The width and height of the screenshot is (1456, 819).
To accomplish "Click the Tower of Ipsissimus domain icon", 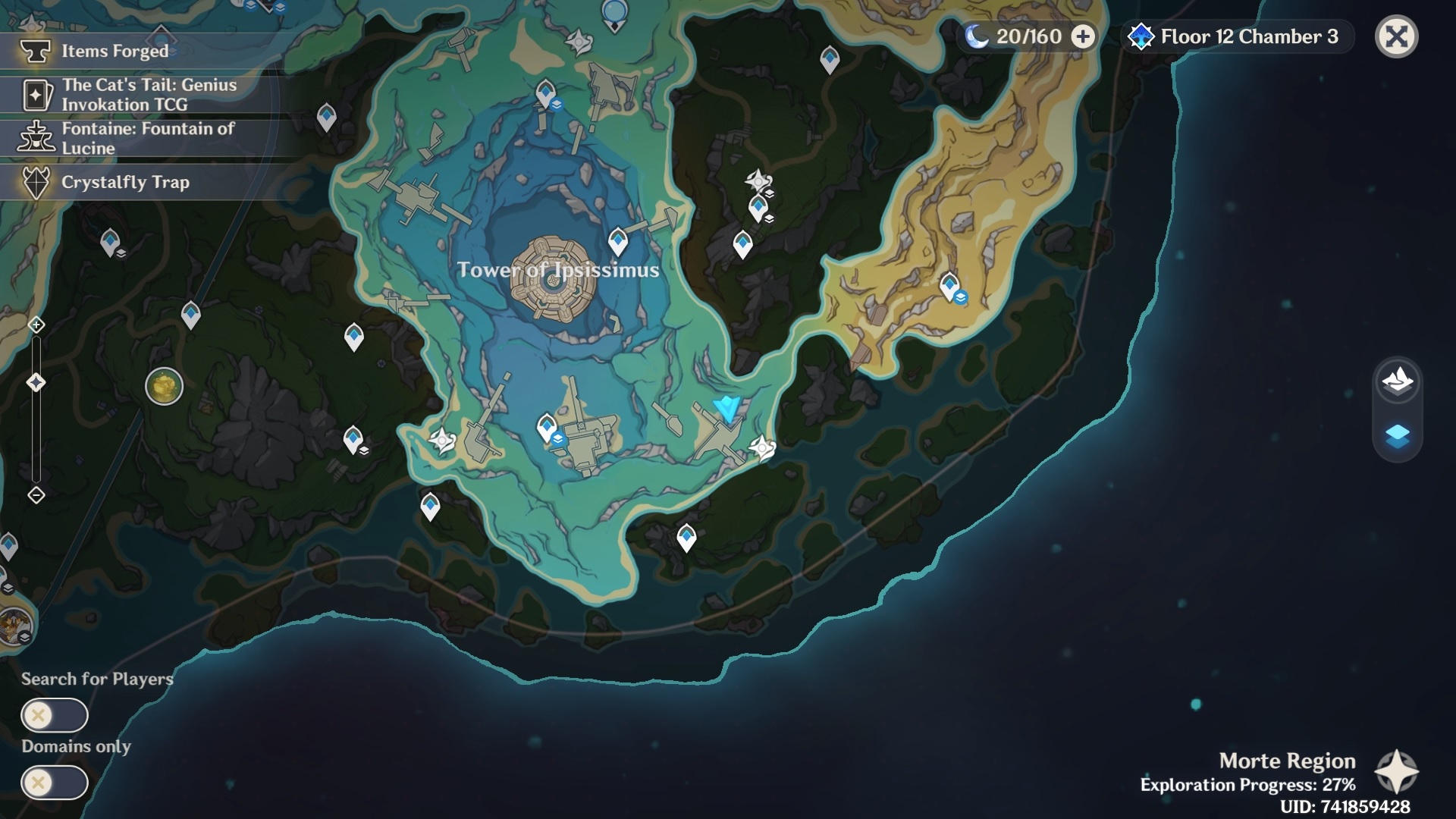I will [x=551, y=281].
